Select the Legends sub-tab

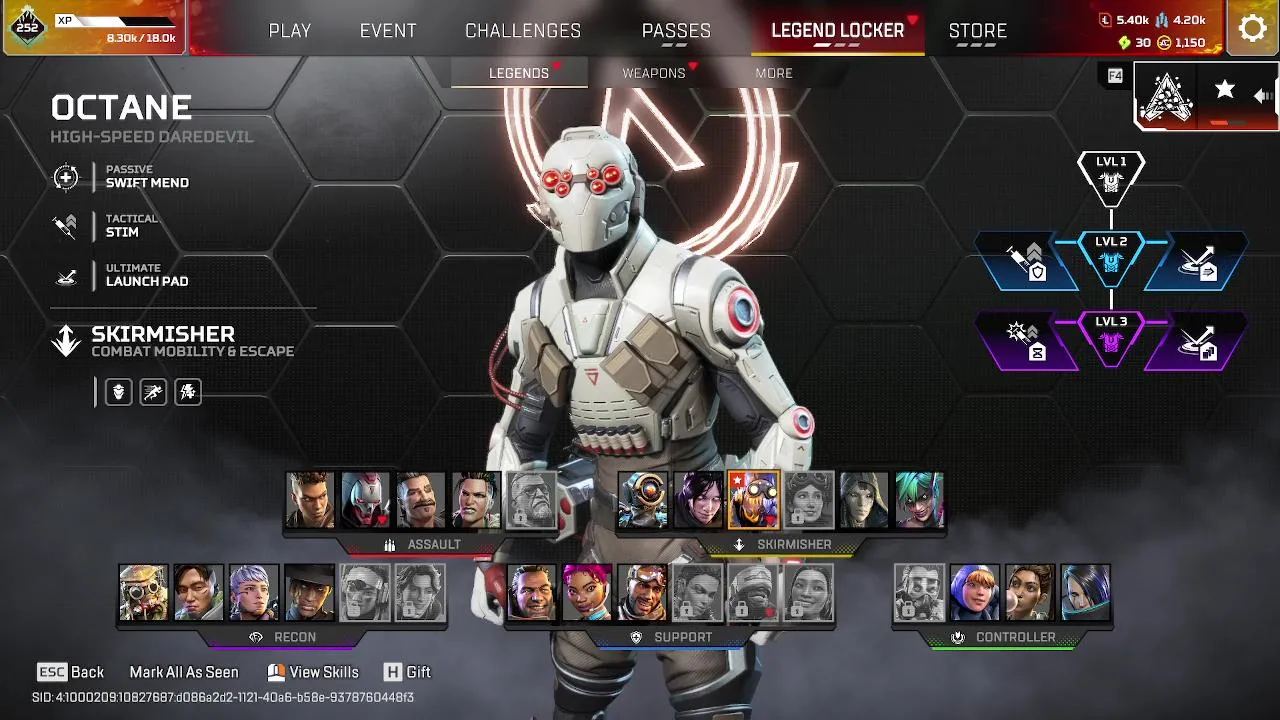519,73
